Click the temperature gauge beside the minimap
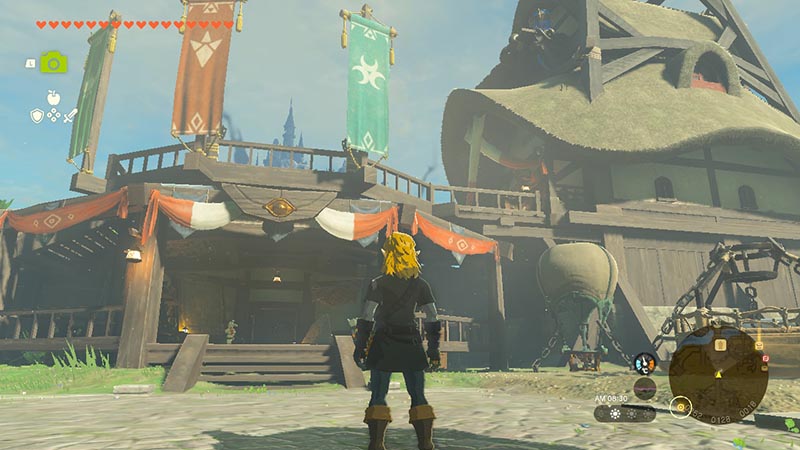This screenshot has width=800, height=450. tap(645, 364)
